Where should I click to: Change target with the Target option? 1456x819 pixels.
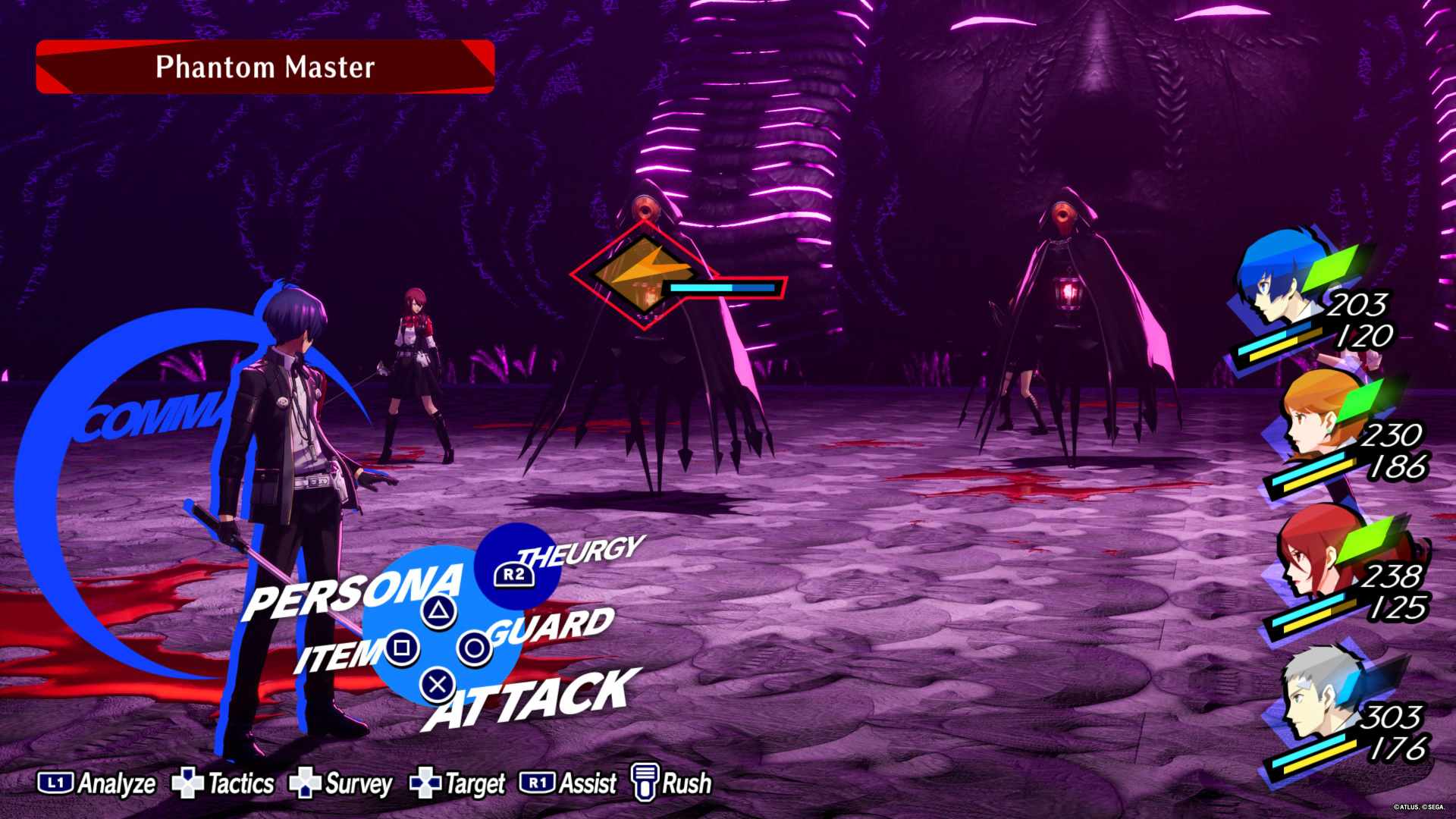coord(457,783)
